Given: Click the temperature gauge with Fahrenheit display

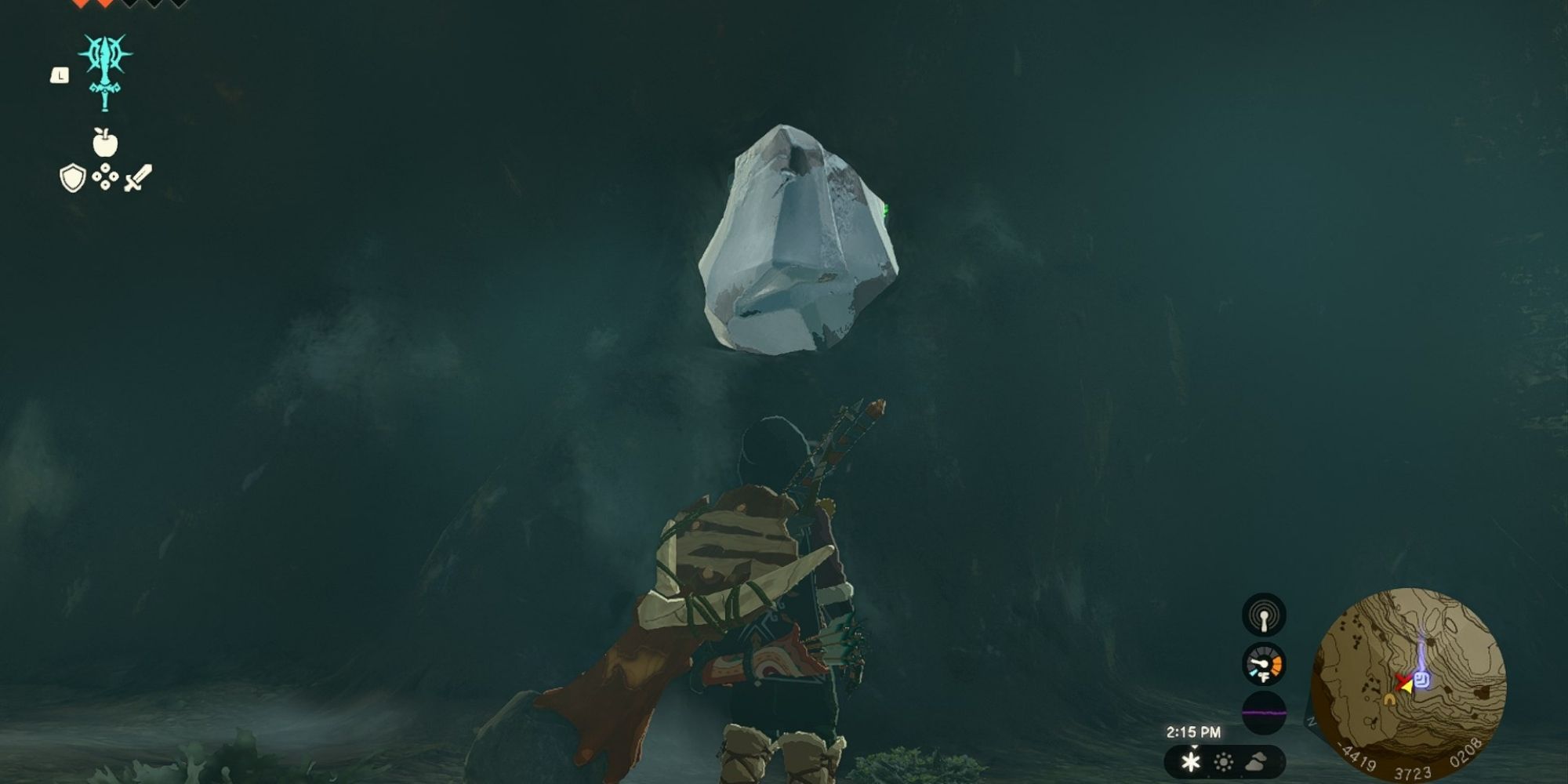Looking at the screenshot, I should point(1264,663).
